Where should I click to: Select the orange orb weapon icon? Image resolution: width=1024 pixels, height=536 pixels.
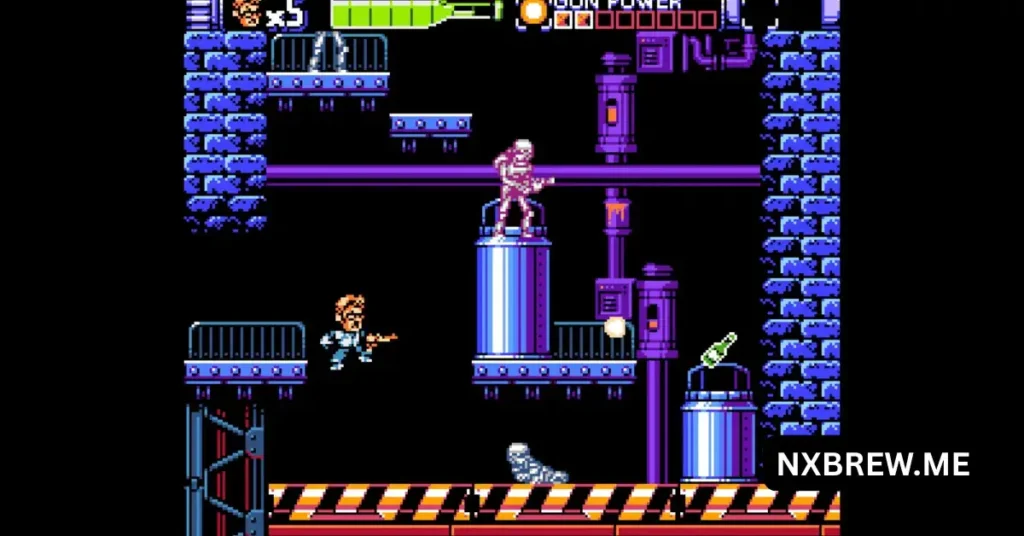coord(535,12)
